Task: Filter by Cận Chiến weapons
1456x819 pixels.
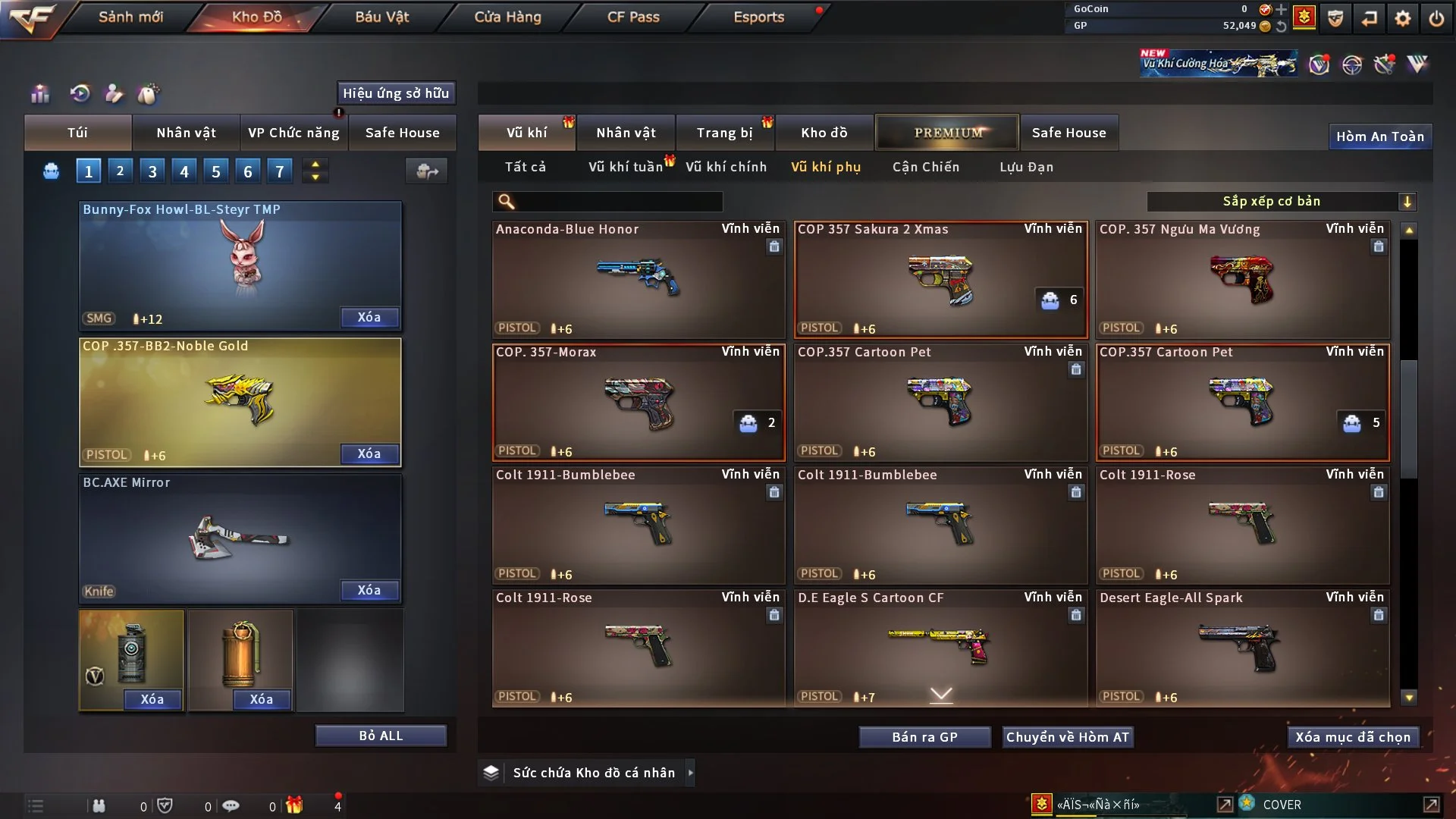Action: click(925, 167)
